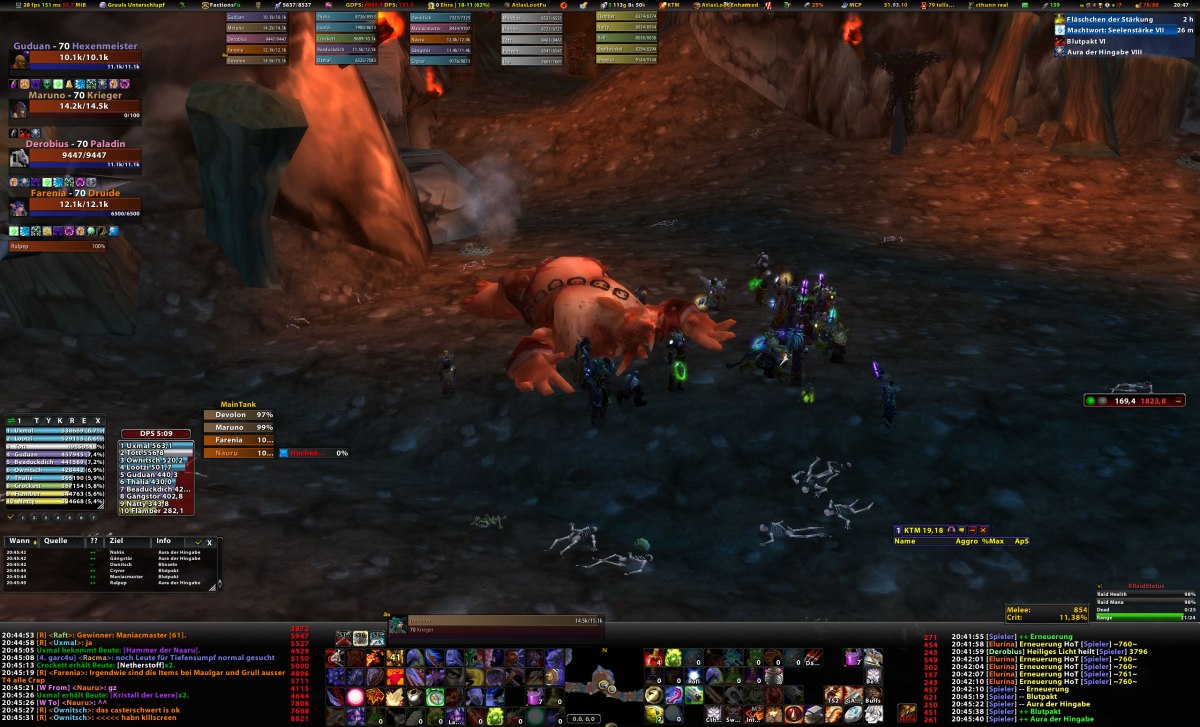Screen dimensions: 1200x727
Task: Sort the log by the Quelle column
Action: 55,541
